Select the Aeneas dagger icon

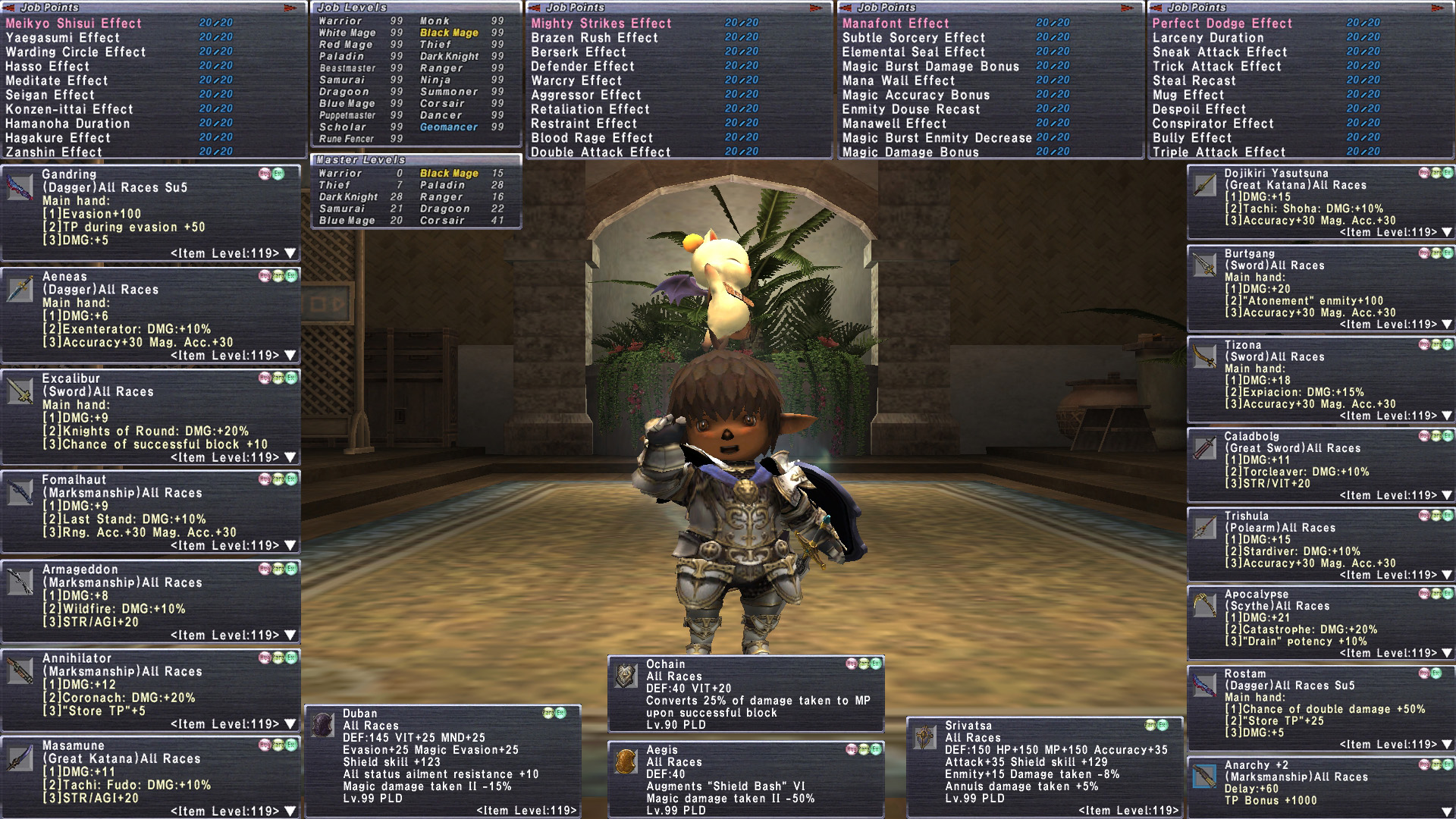pyautogui.click(x=20, y=289)
